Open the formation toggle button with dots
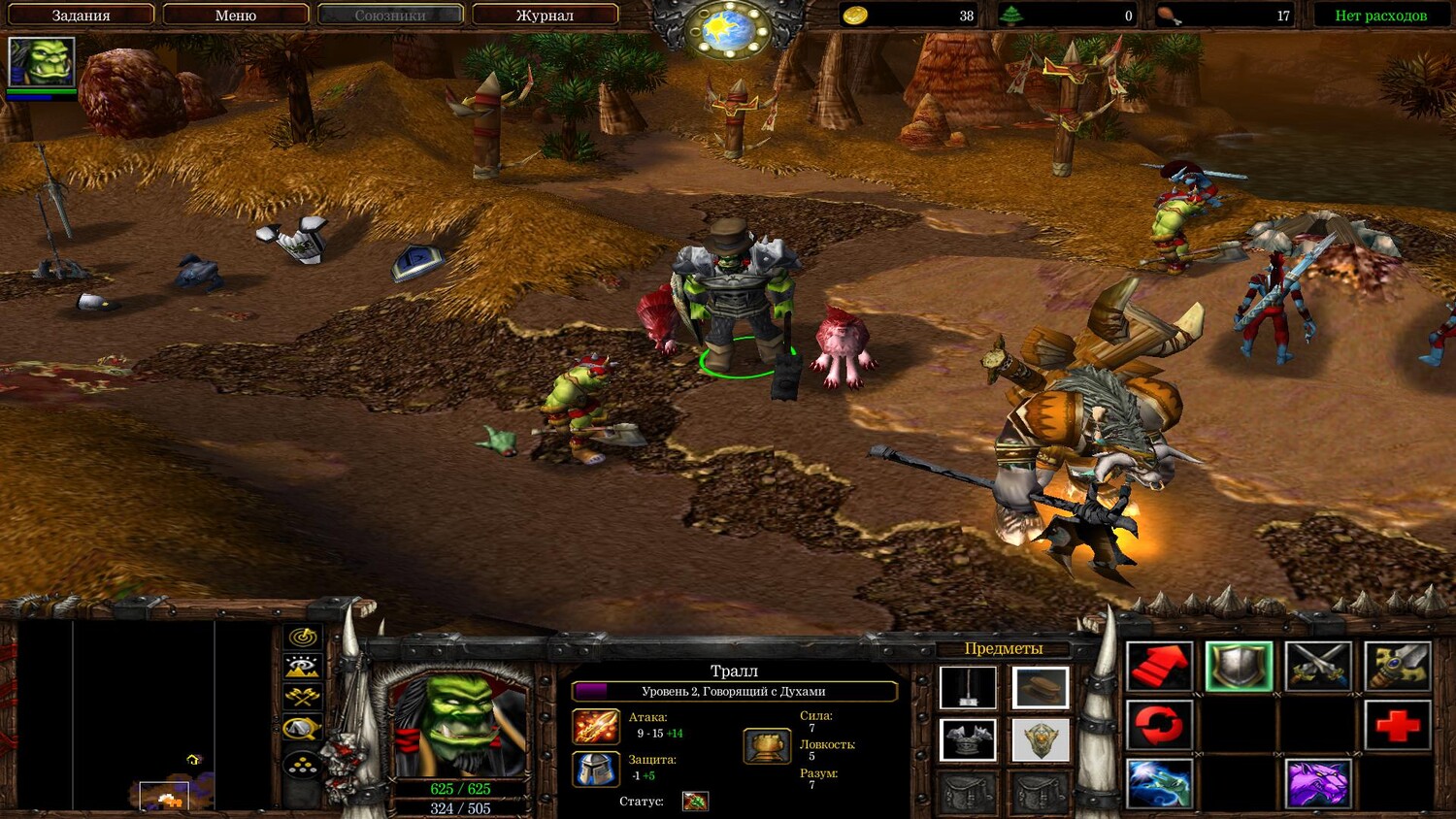This screenshot has height=819, width=1456. (303, 767)
